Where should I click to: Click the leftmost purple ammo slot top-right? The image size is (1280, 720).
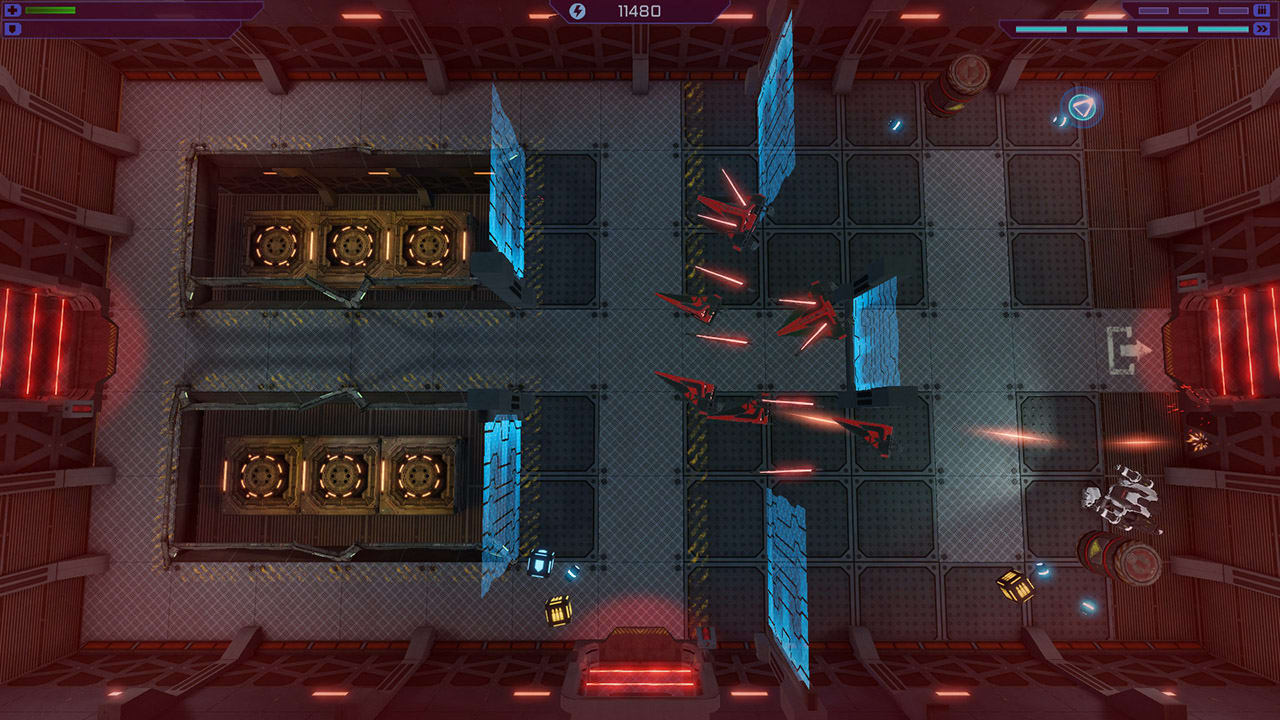pos(1153,10)
